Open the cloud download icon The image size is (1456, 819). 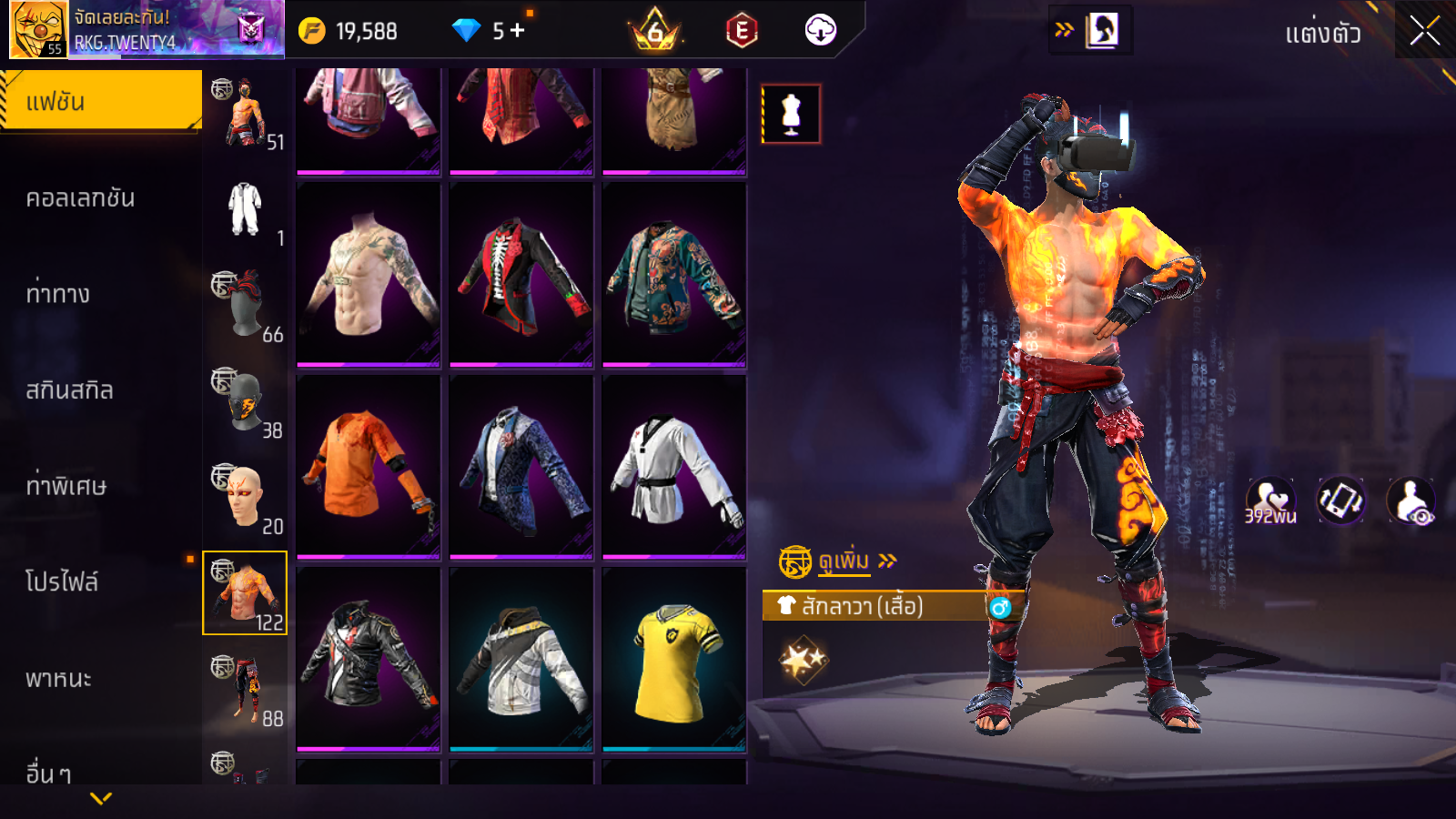click(820, 31)
